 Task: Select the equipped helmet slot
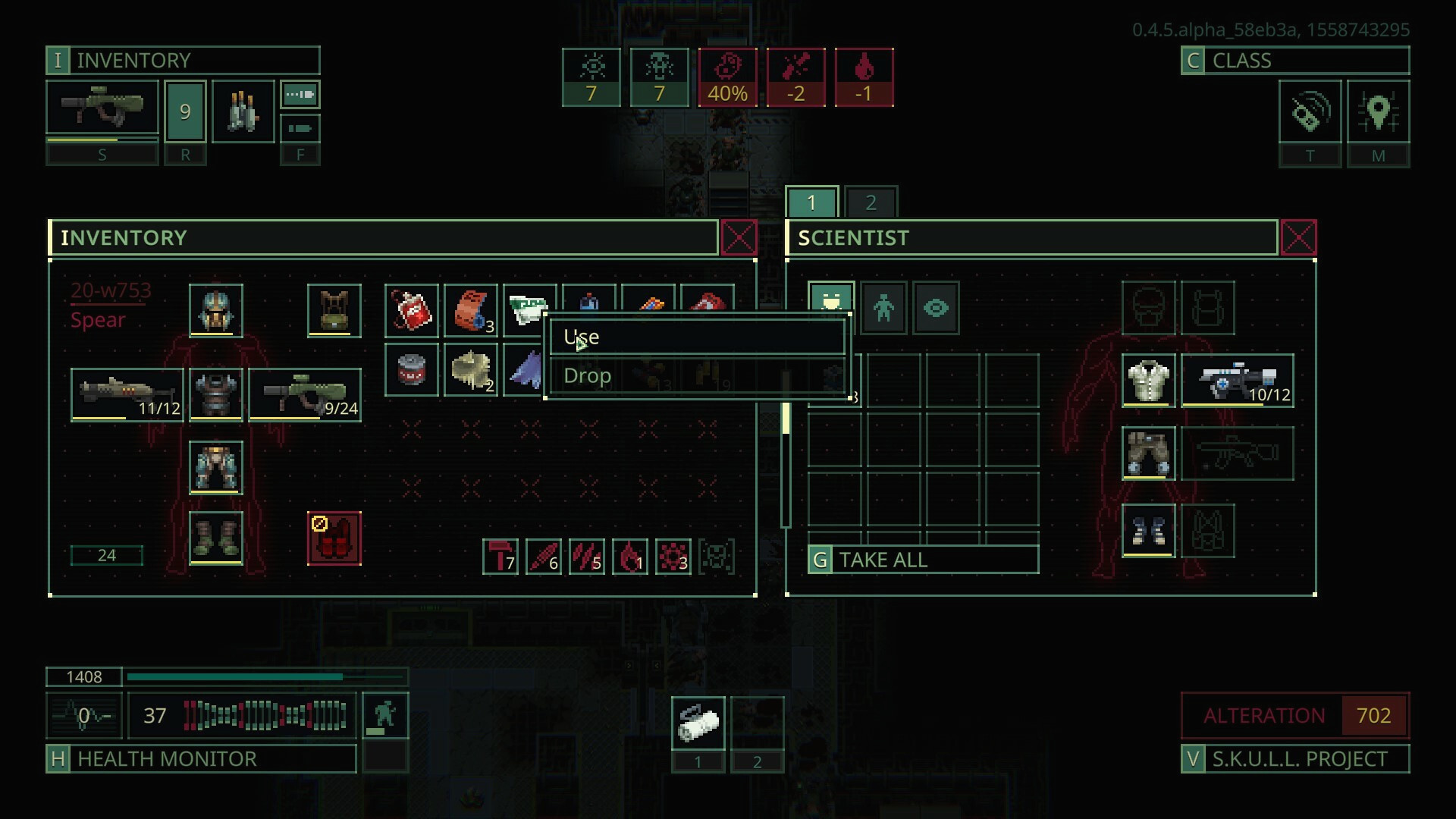tap(216, 311)
